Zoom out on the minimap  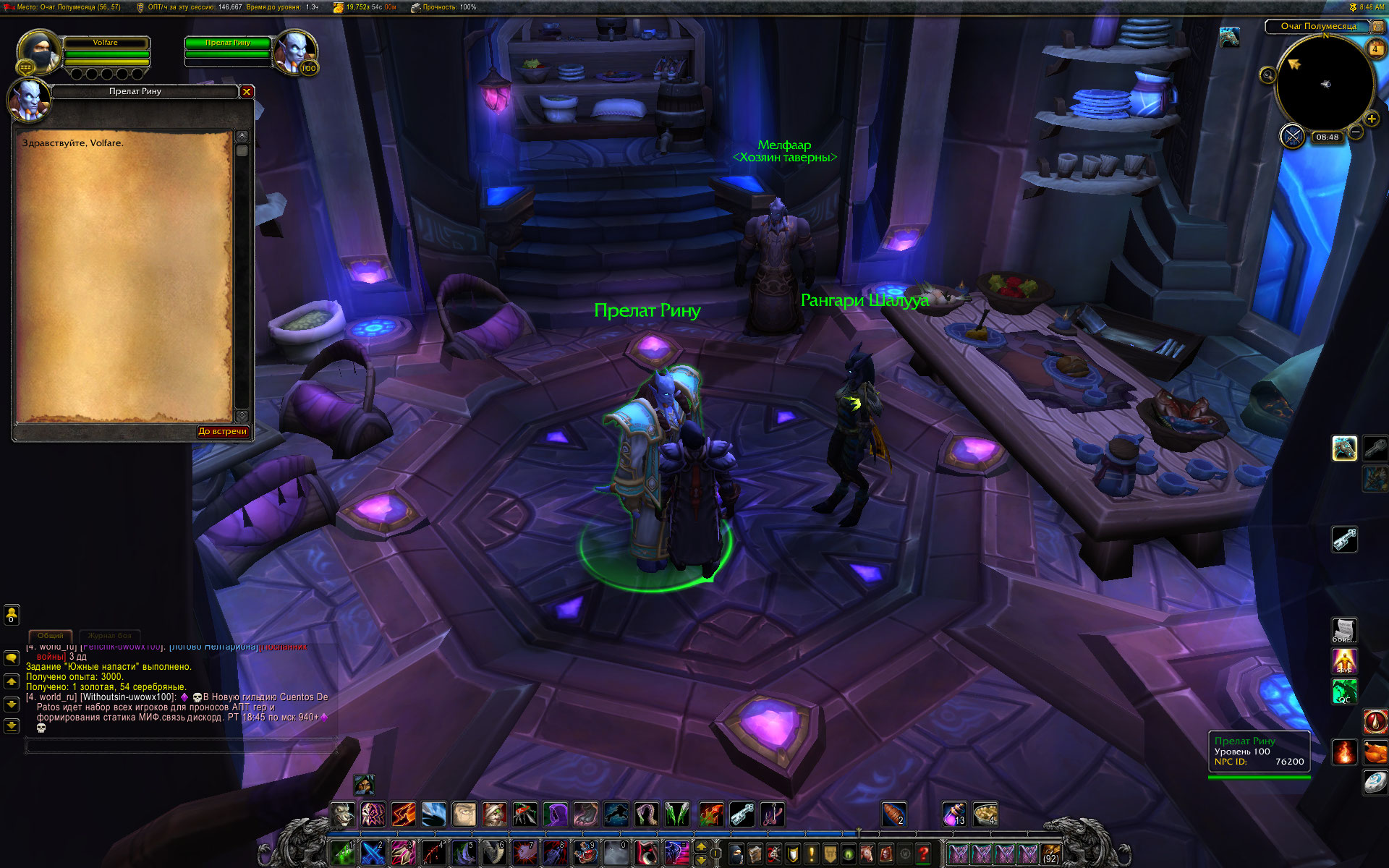click(x=1356, y=132)
